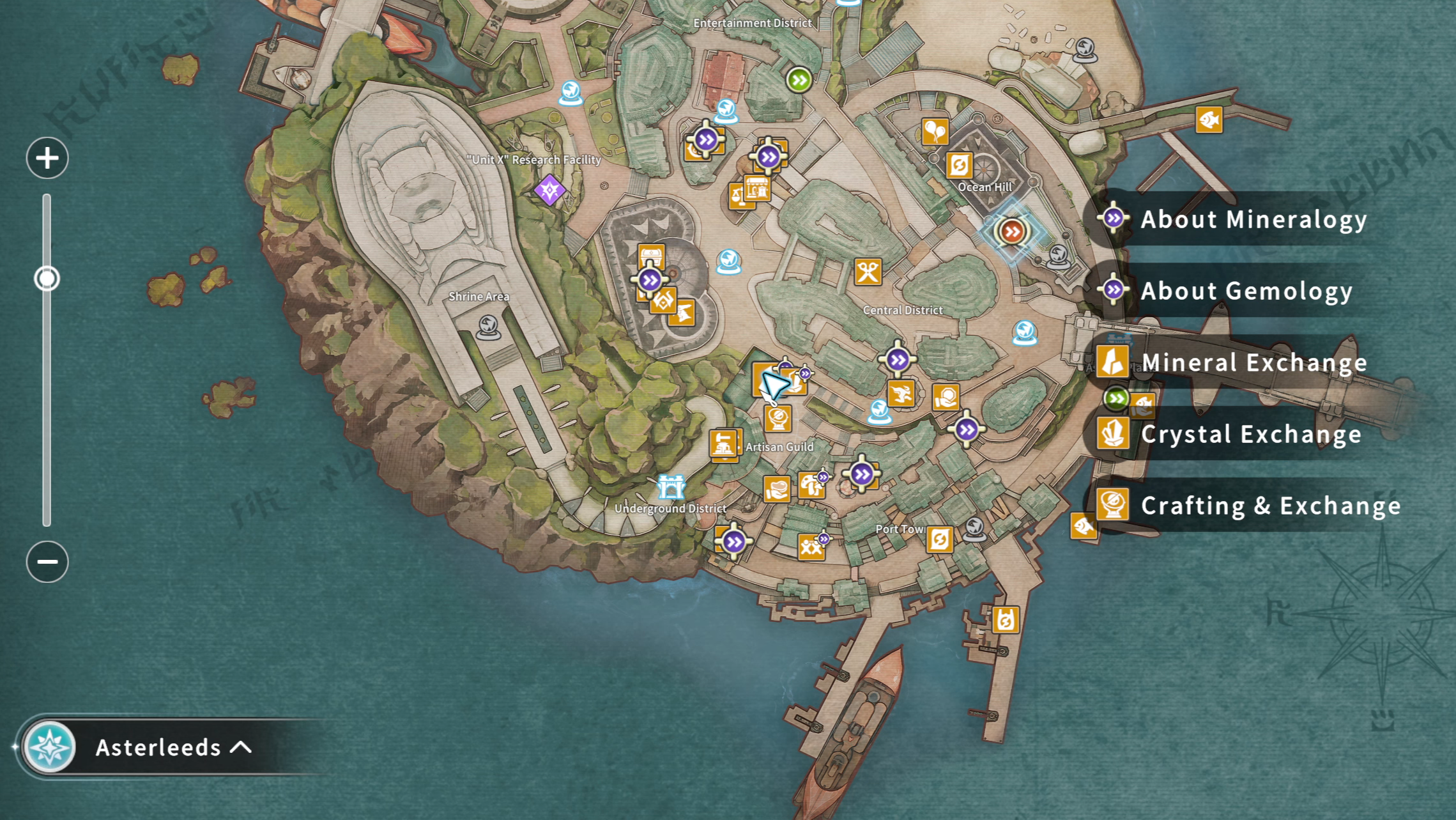Select the About Mineralogy quest entry
Screen dimensions: 1456x820
pyautogui.click(x=1252, y=219)
